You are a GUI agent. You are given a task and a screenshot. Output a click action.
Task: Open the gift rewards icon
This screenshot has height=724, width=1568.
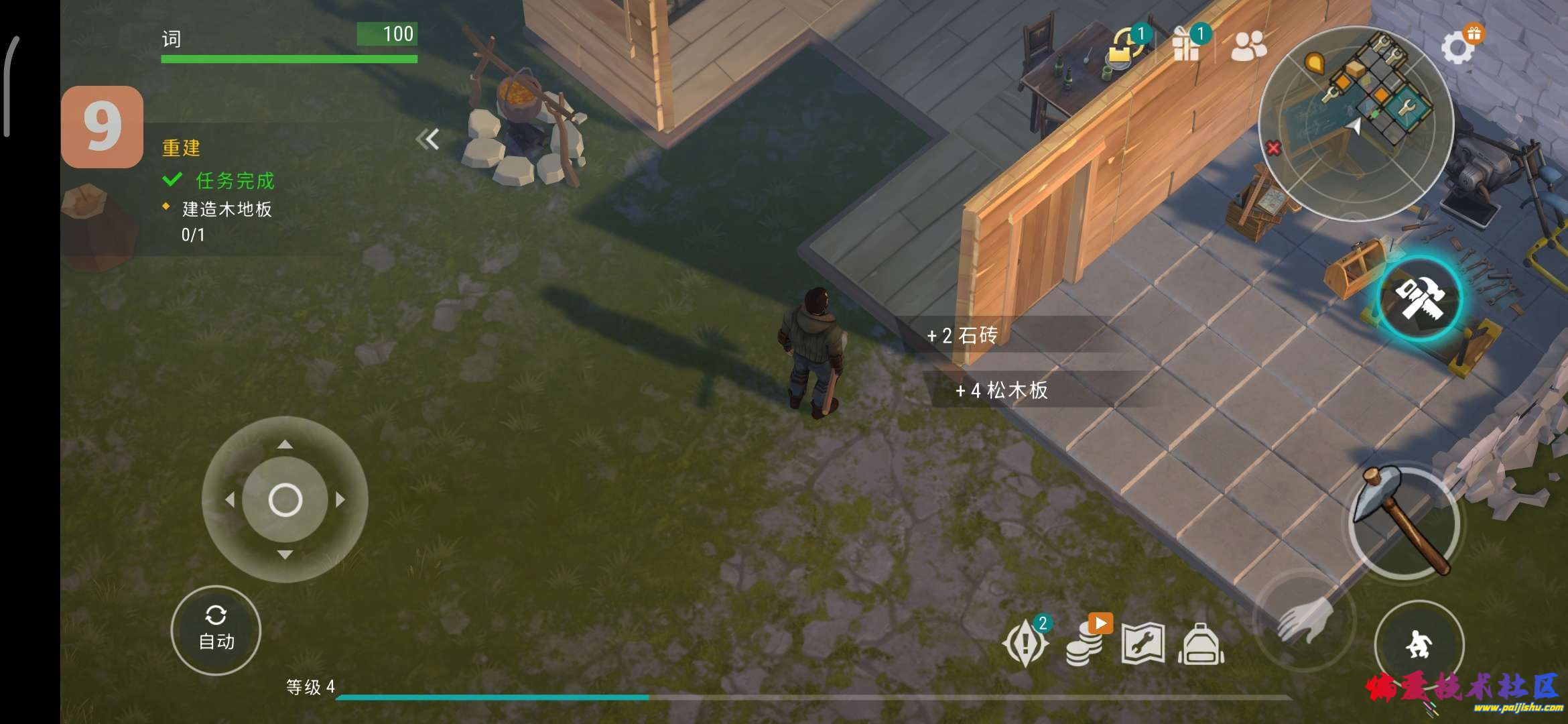point(1187,46)
